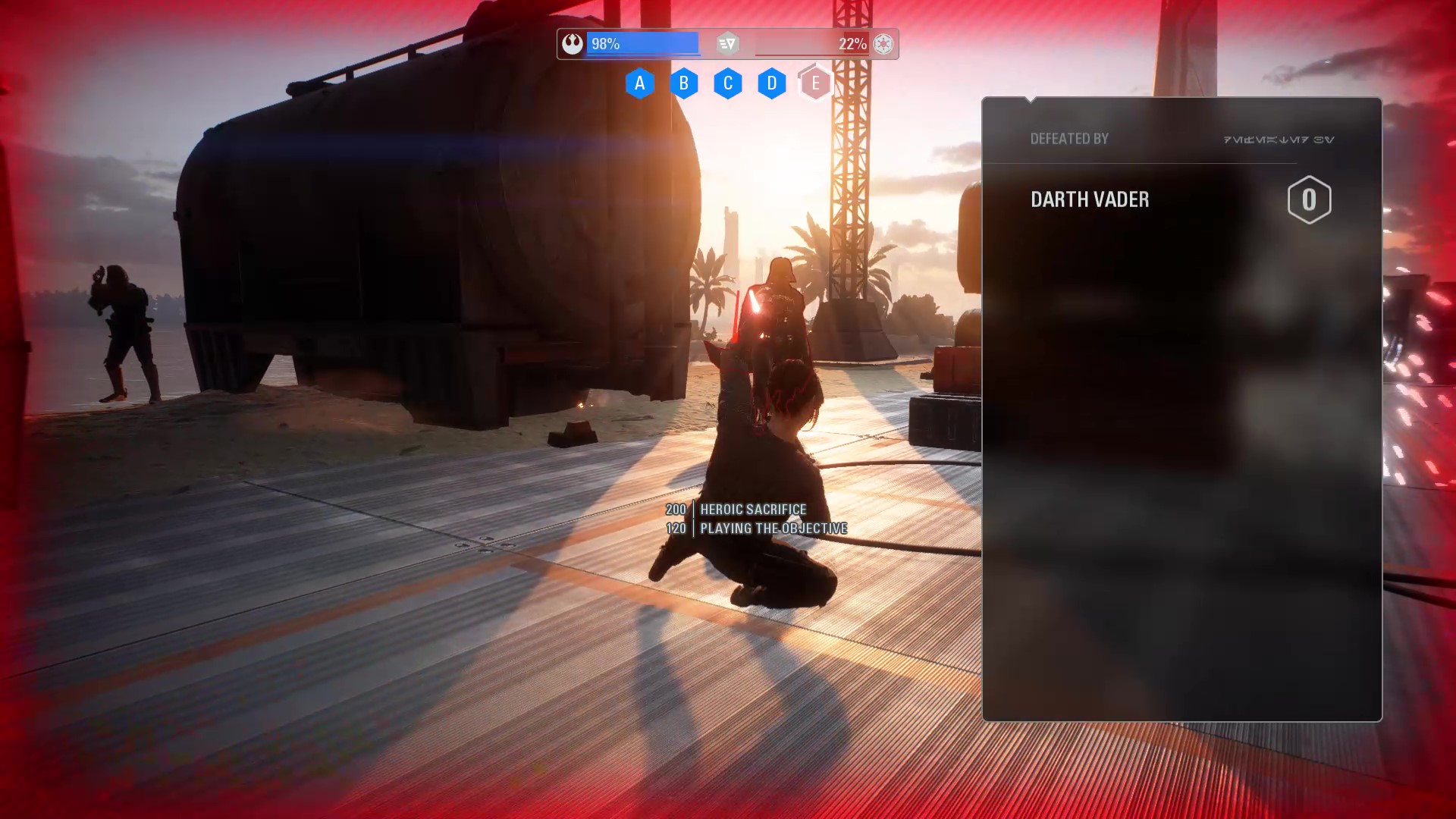Screen dimensions: 1456x819
Task: Click the command post C hexagon
Action: (727, 83)
